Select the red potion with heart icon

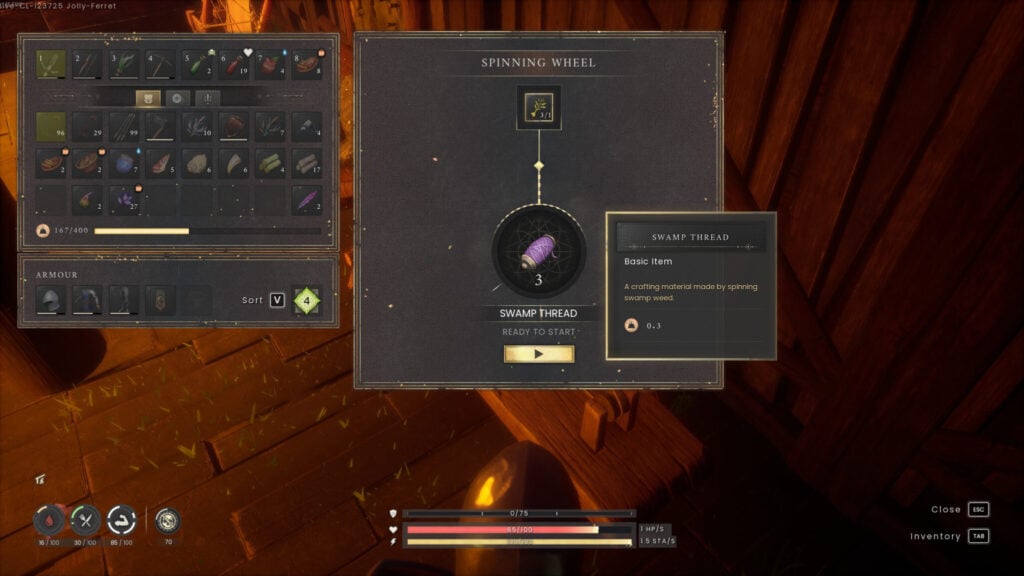point(234,65)
